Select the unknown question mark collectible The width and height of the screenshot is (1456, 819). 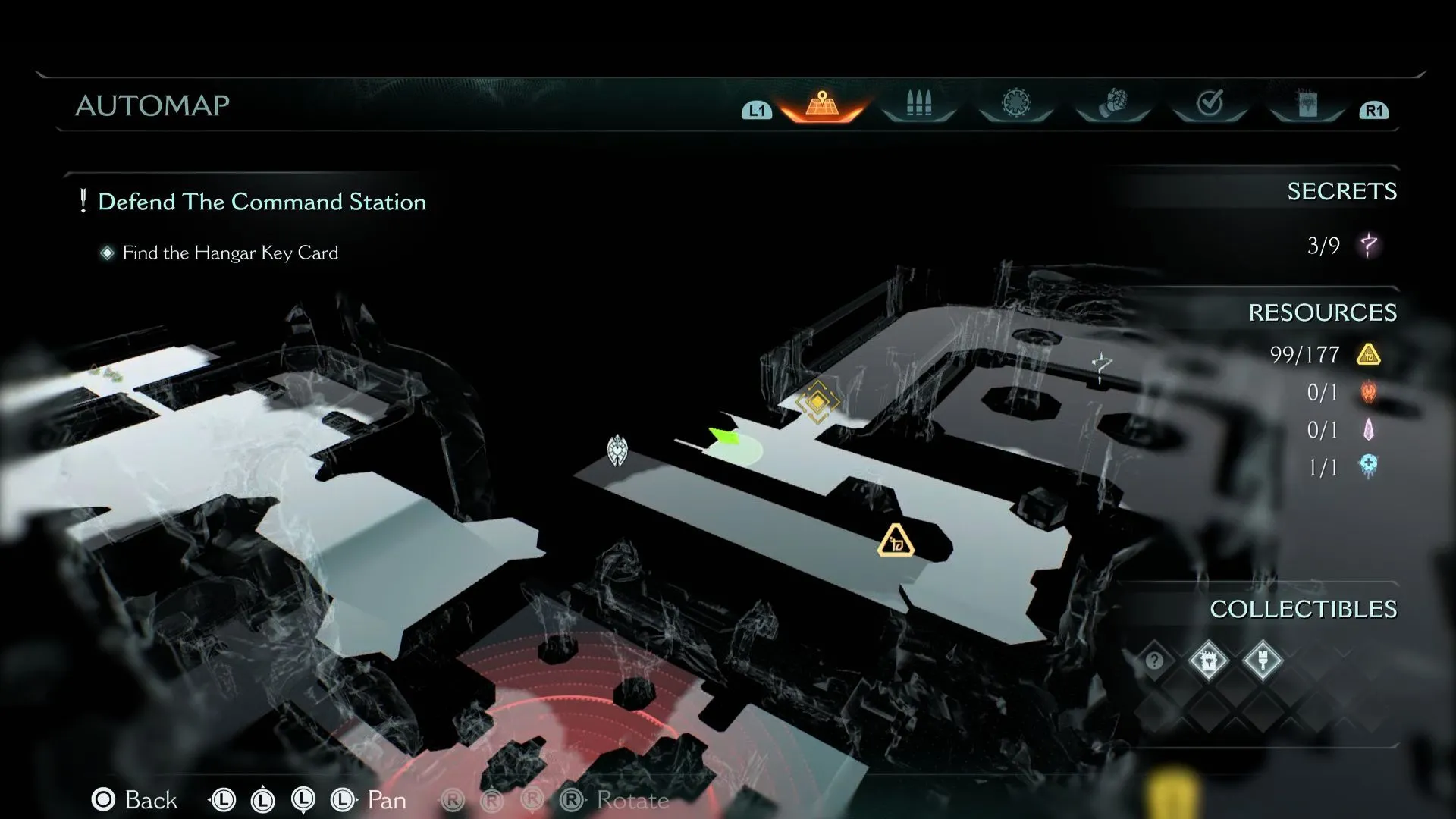1154,661
